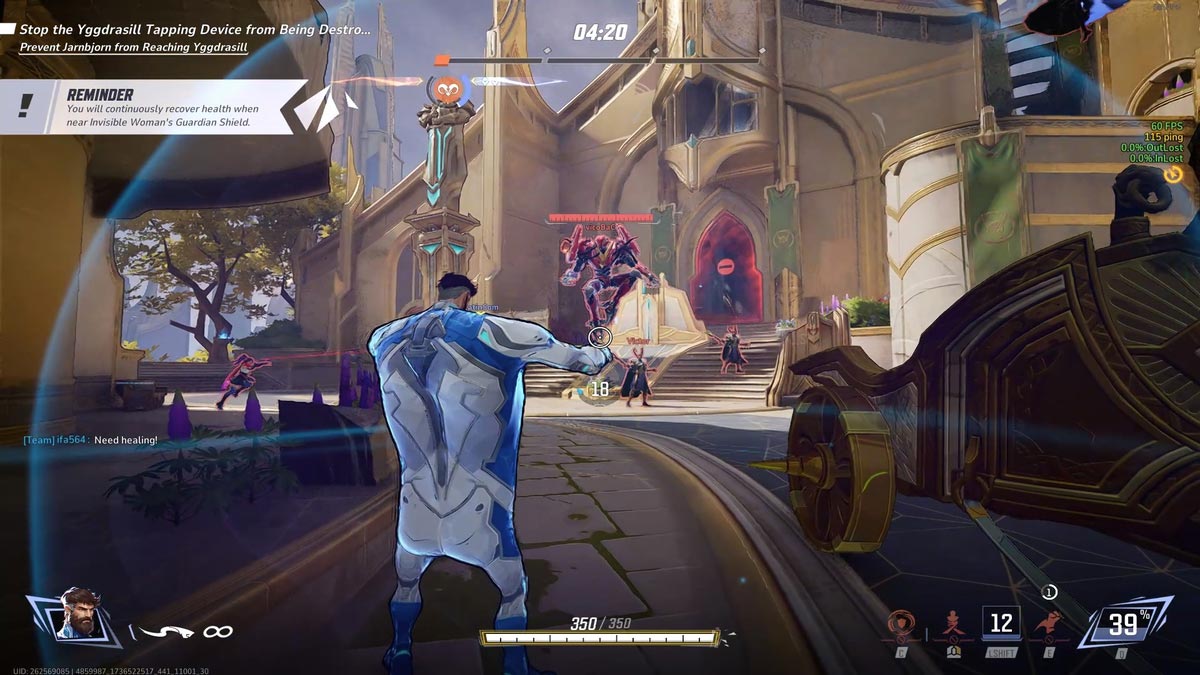
Task: Click the orange team-up figure ability icon
Action: click(953, 626)
